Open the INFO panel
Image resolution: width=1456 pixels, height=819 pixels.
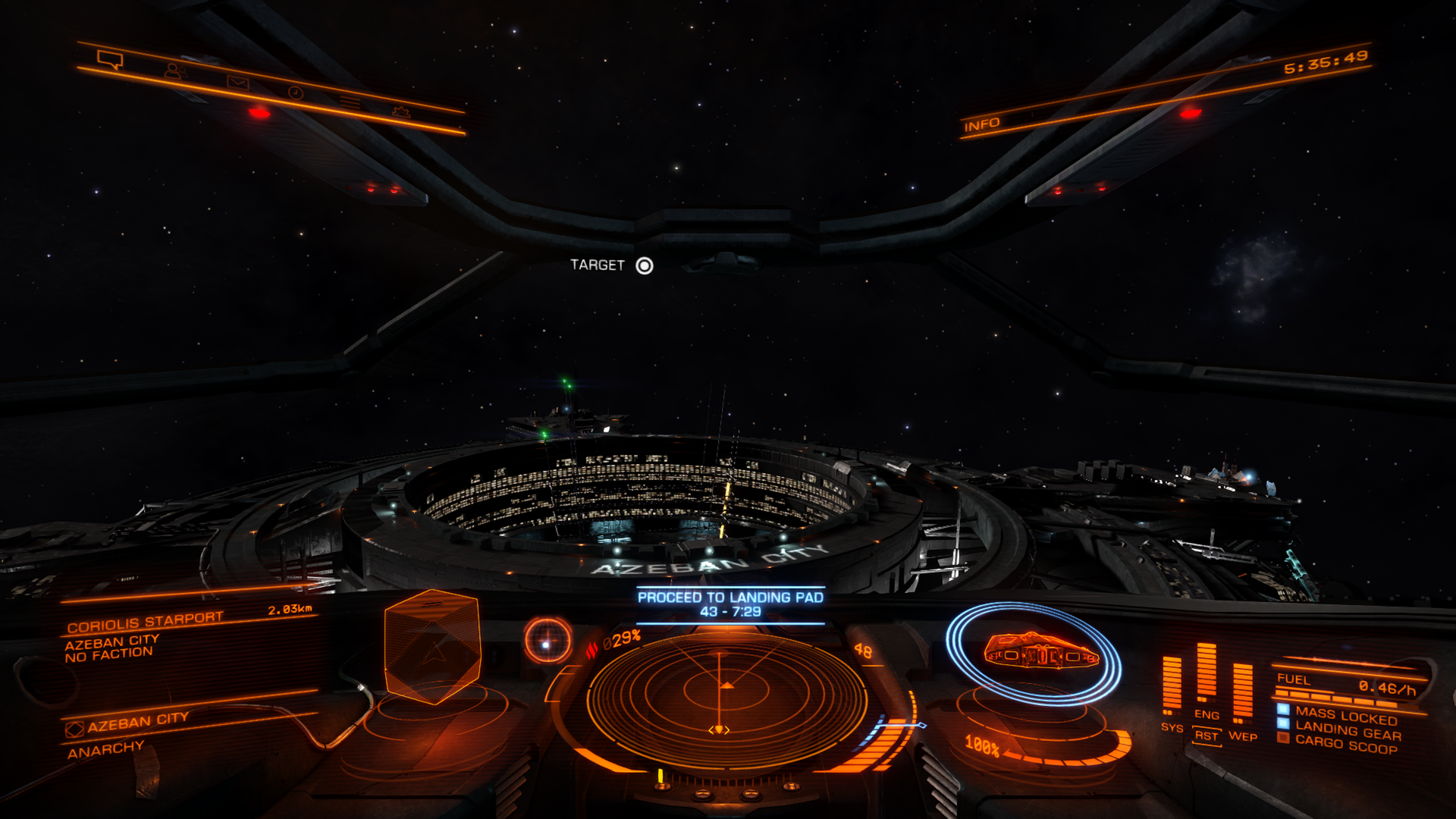click(981, 124)
